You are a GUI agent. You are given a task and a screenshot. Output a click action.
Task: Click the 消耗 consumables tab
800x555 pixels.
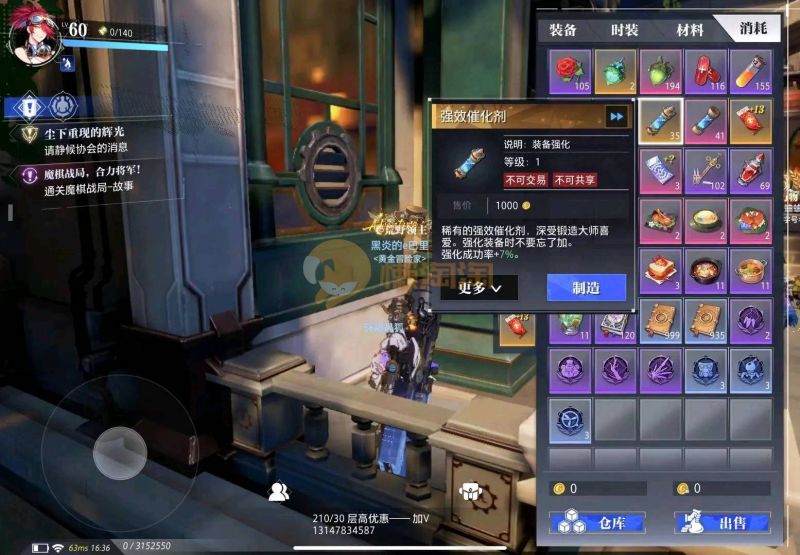(x=752, y=30)
